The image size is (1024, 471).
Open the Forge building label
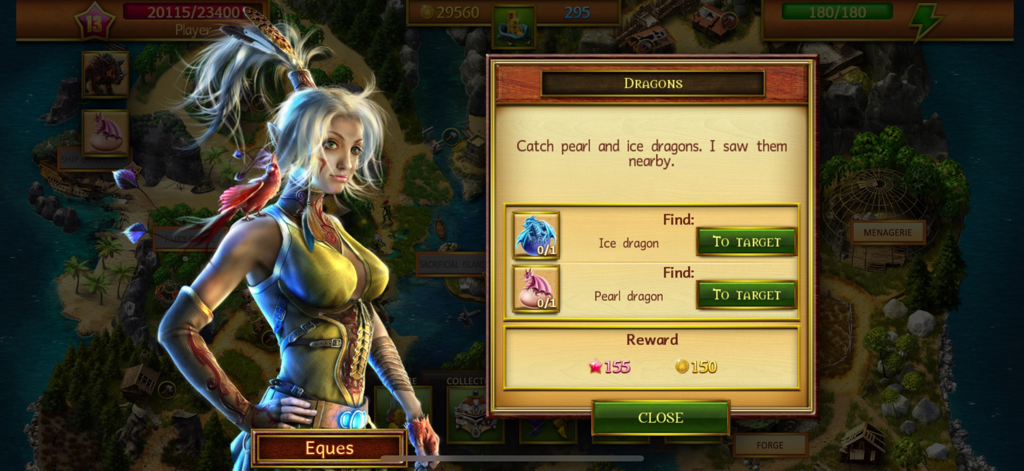coord(770,444)
